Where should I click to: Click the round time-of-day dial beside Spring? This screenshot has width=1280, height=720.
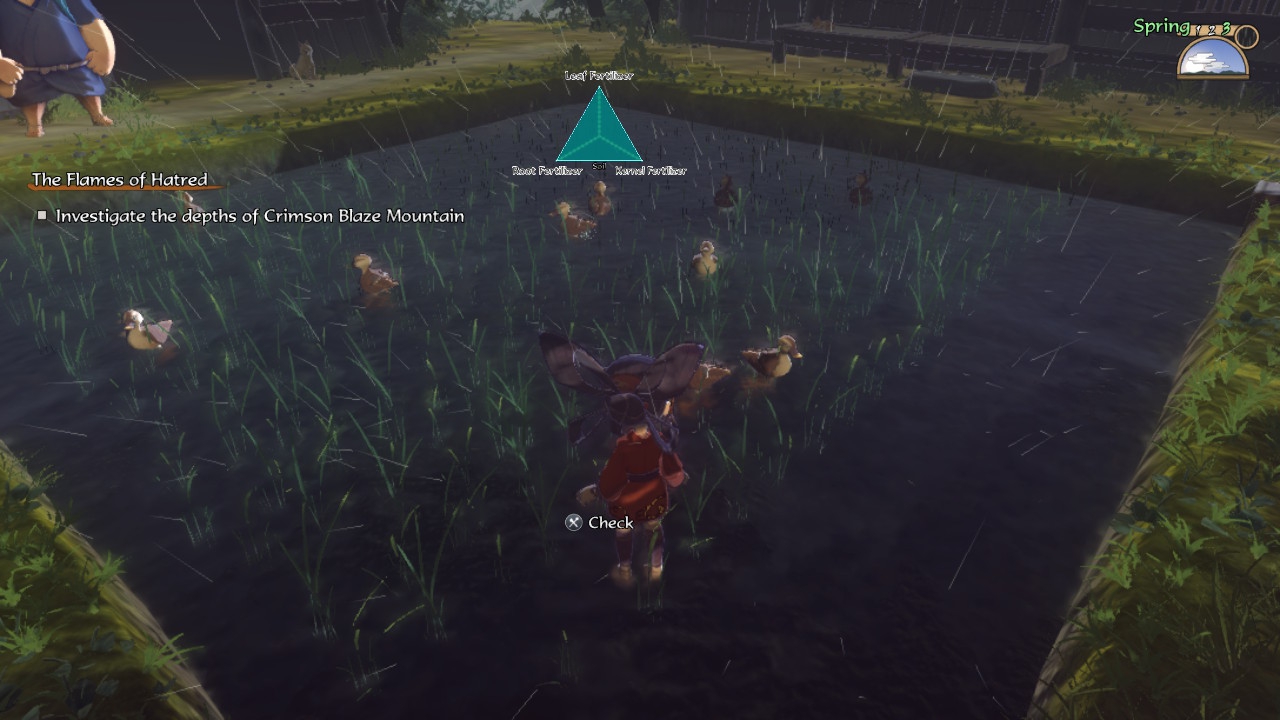(1246, 36)
